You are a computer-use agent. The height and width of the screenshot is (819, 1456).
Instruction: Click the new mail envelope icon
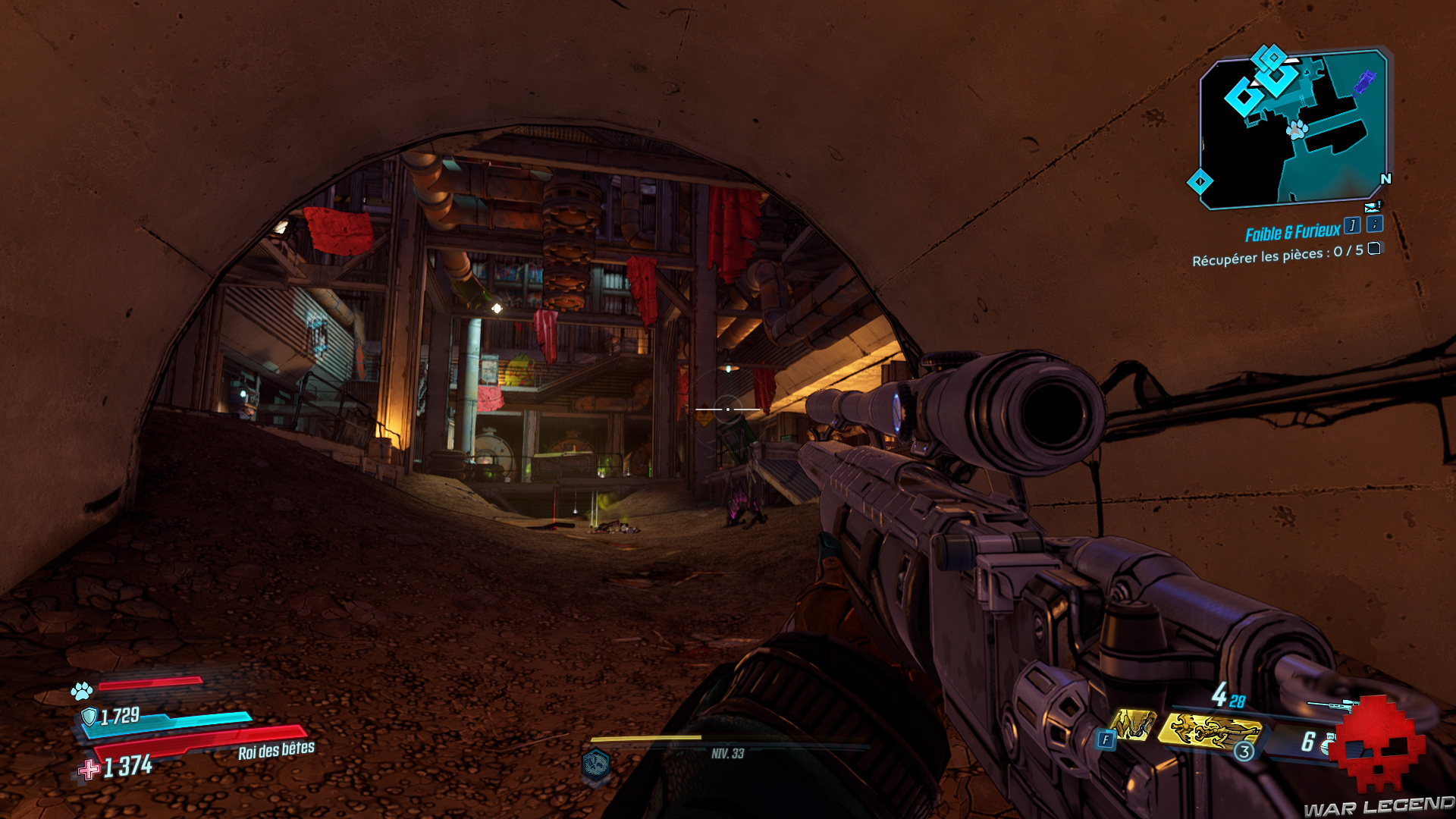point(1372,207)
